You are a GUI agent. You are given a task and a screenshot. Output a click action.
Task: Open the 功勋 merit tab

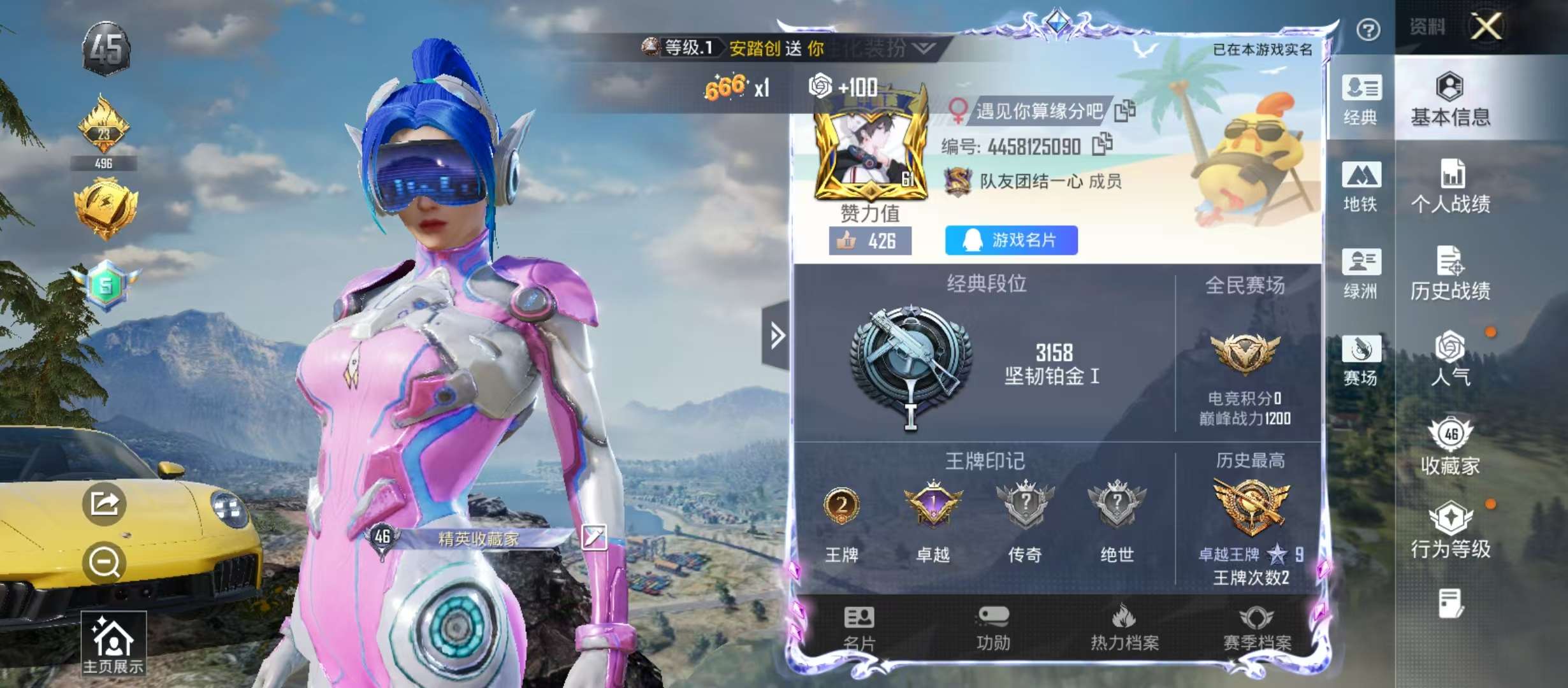coord(993,628)
